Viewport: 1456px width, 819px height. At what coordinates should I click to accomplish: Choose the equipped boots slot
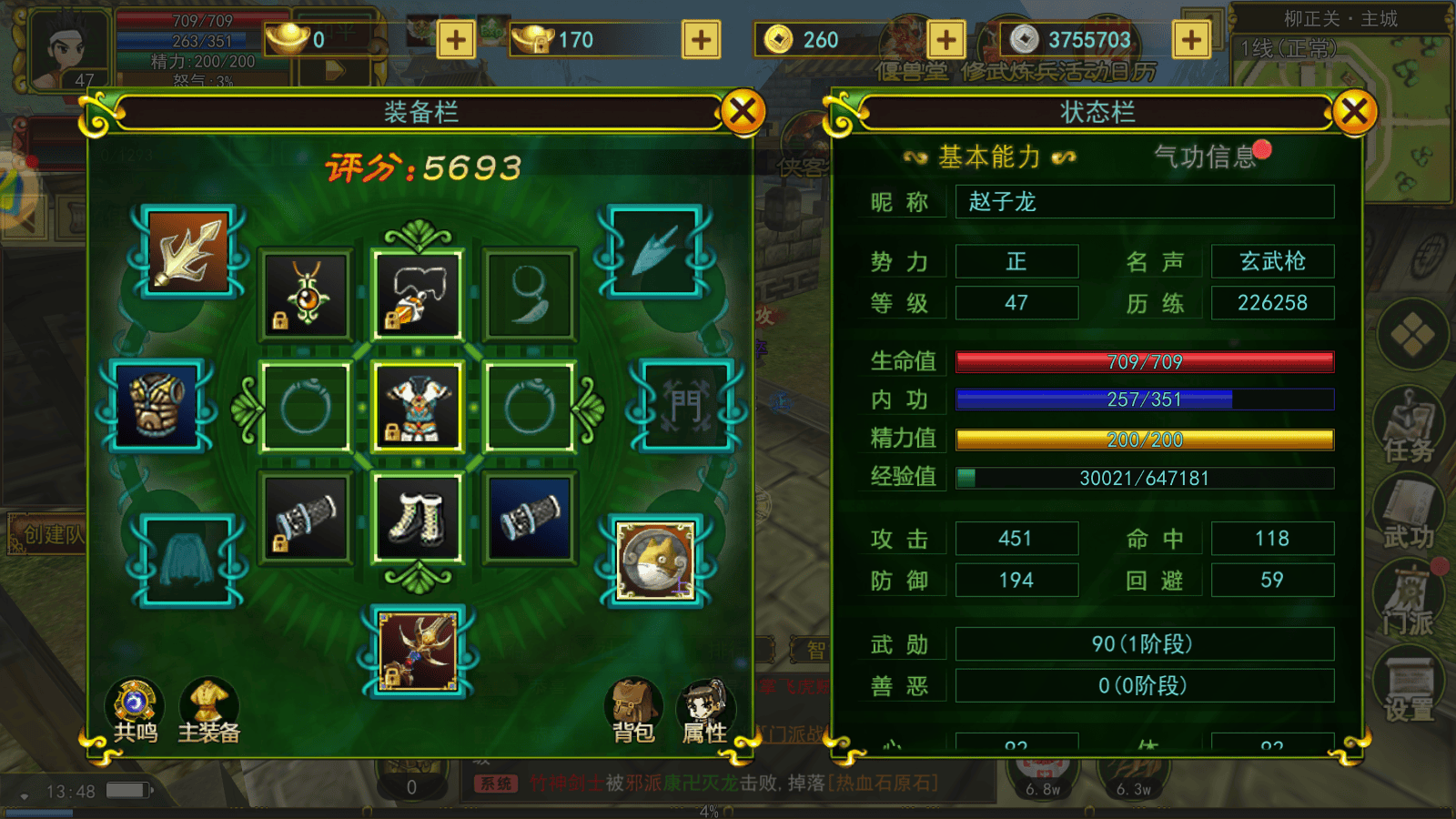point(418,519)
